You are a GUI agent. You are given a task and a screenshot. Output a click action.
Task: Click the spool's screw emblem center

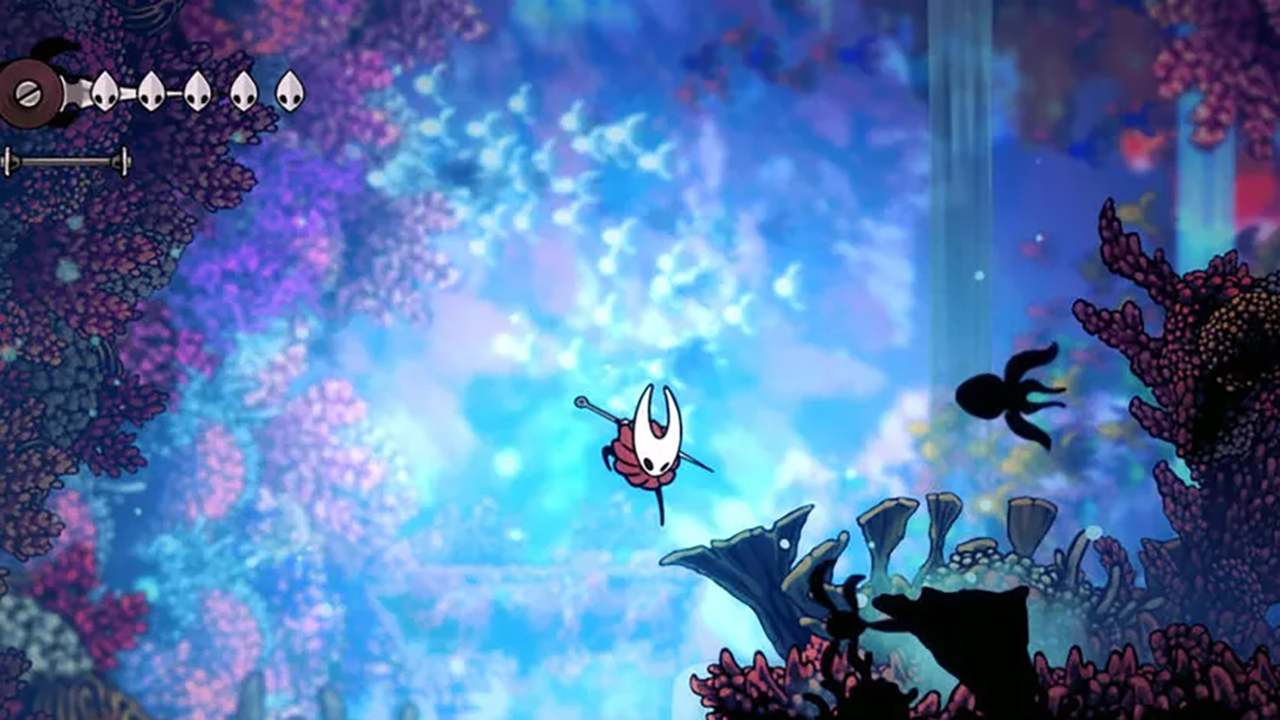(27, 92)
